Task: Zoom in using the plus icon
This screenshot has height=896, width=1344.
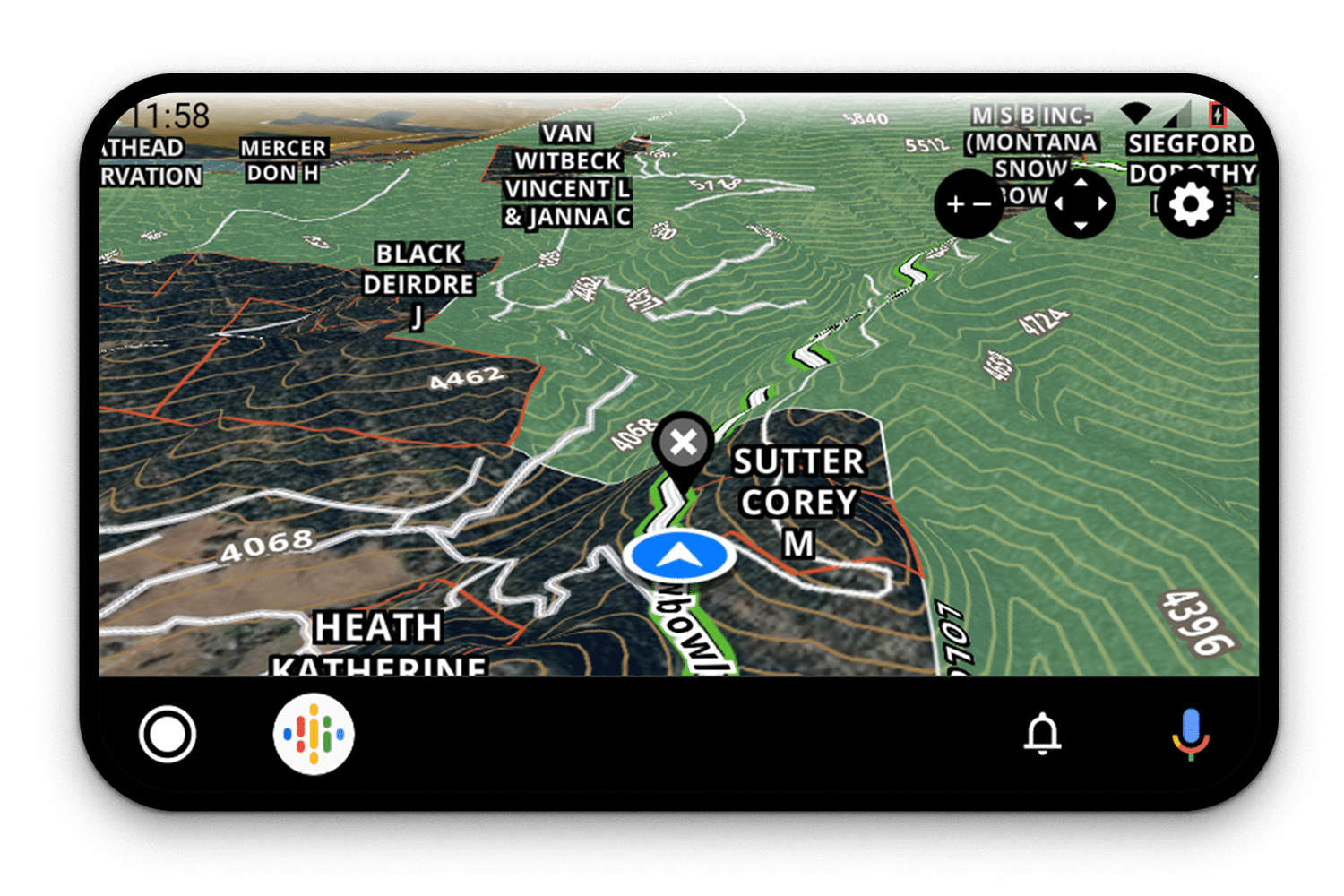Action: (x=955, y=203)
